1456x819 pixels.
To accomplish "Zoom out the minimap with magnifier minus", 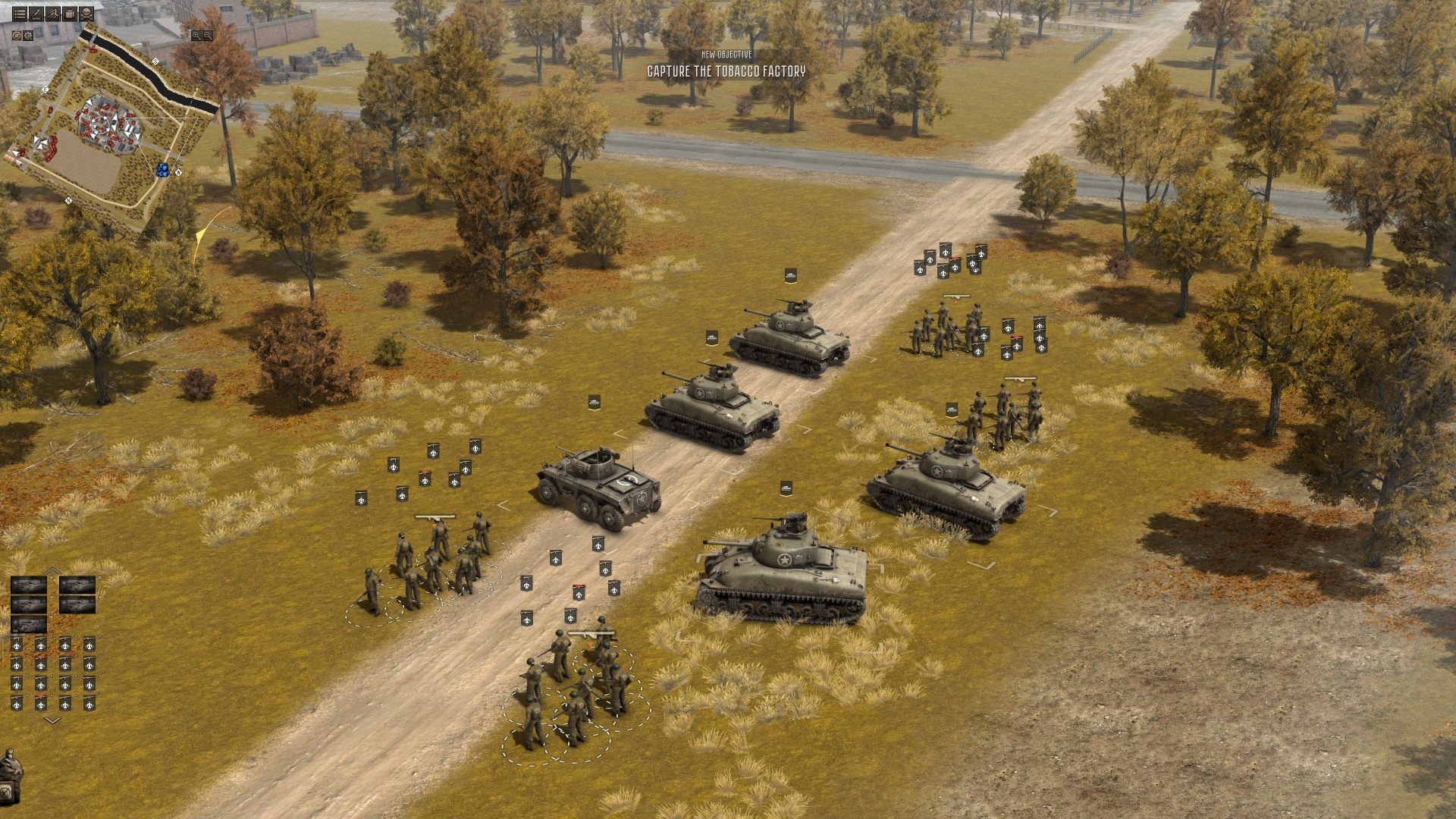I will pyautogui.click(x=207, y=36).
